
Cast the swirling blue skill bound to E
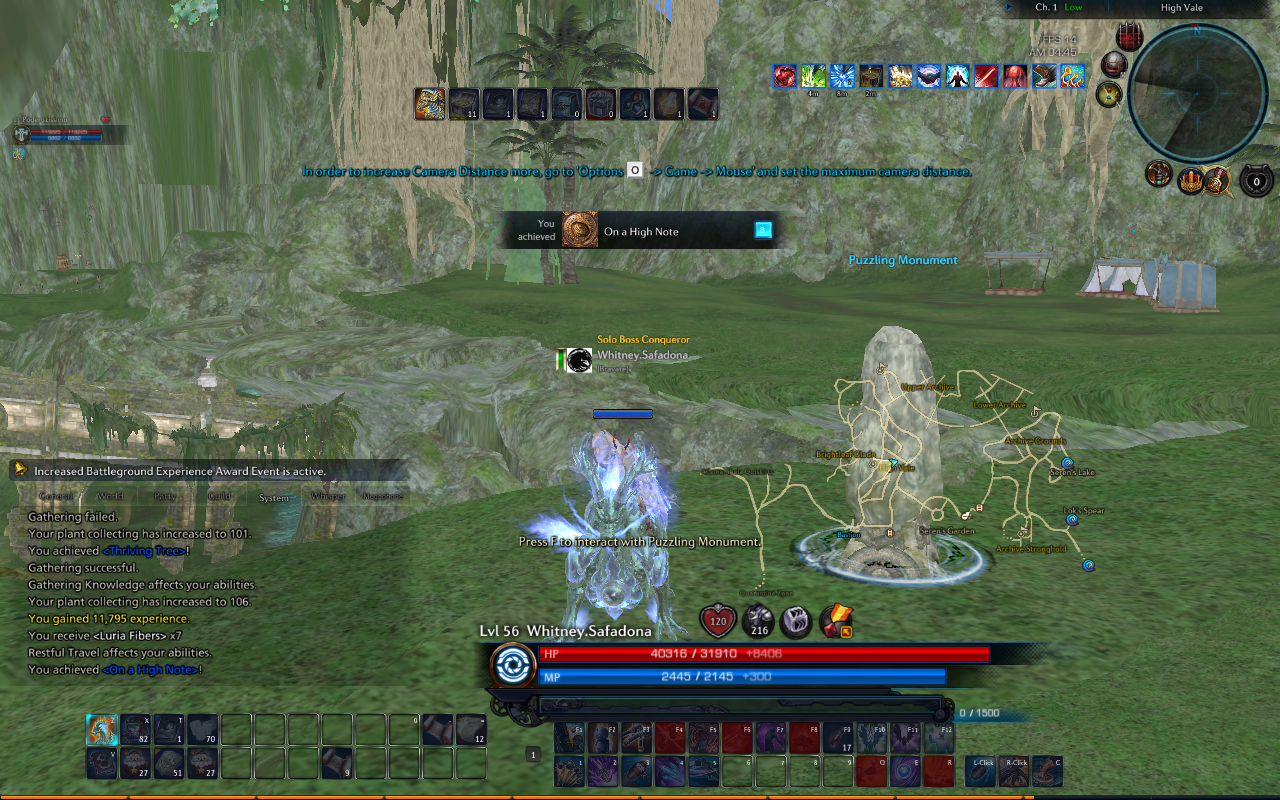905,769
